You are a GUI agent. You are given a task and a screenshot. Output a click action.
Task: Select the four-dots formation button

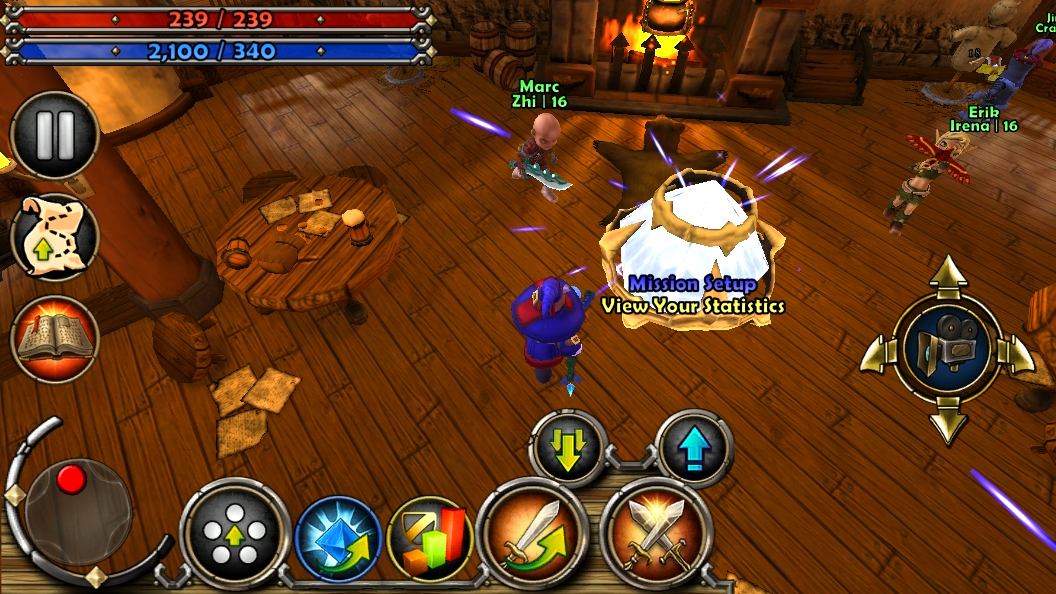click(x=235, y=533)
